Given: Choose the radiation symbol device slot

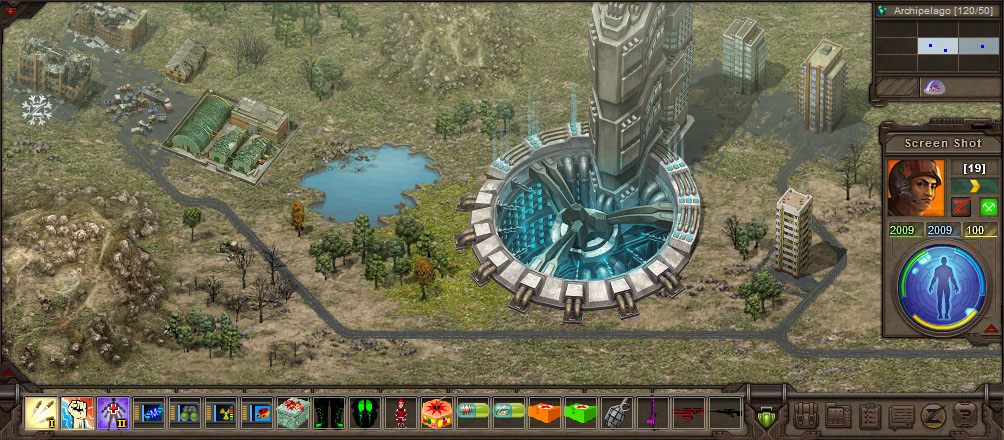Looking at the screenshot, I should [220, 412].
